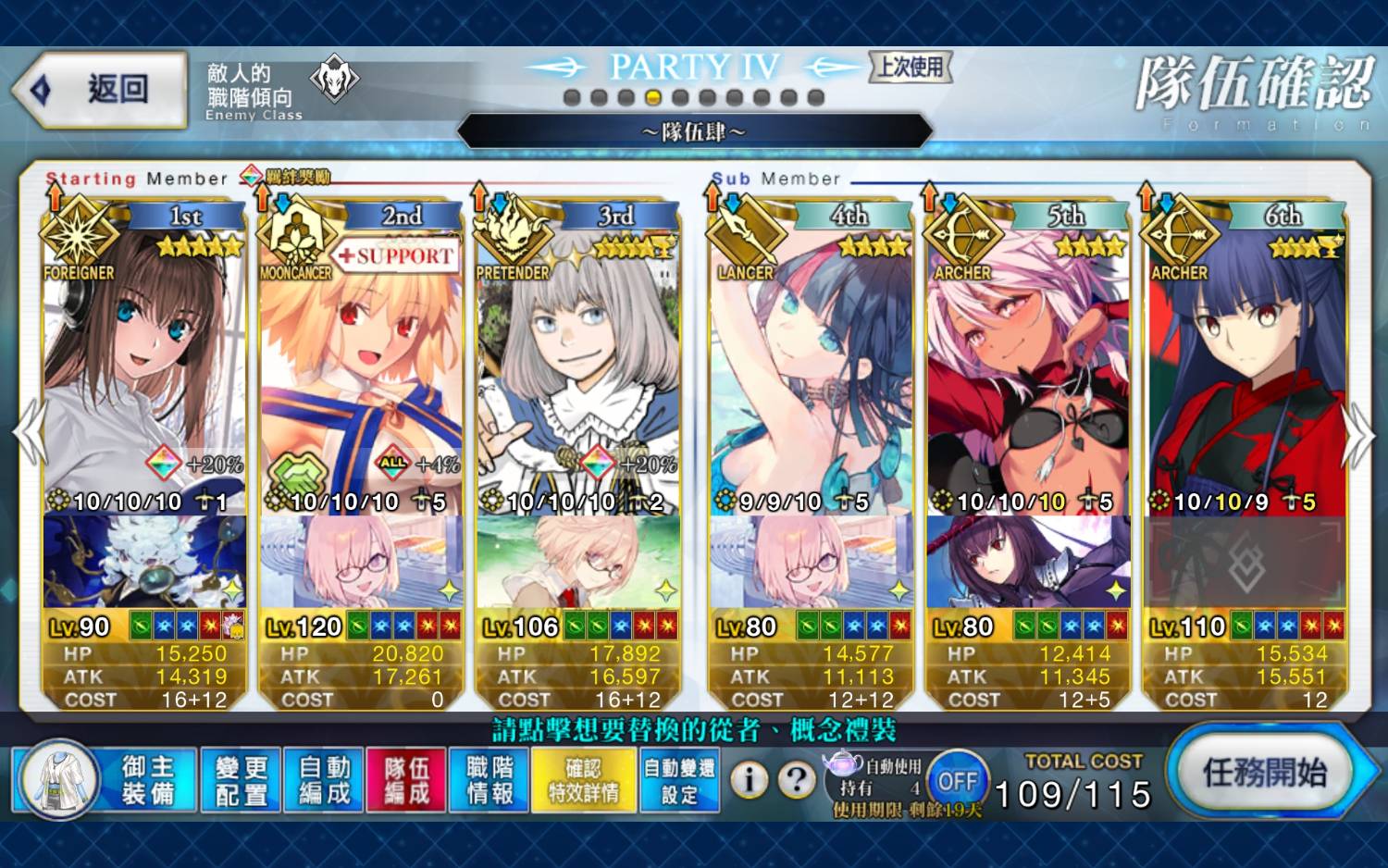Click the info 'i' icon

[x=750, y=781]
